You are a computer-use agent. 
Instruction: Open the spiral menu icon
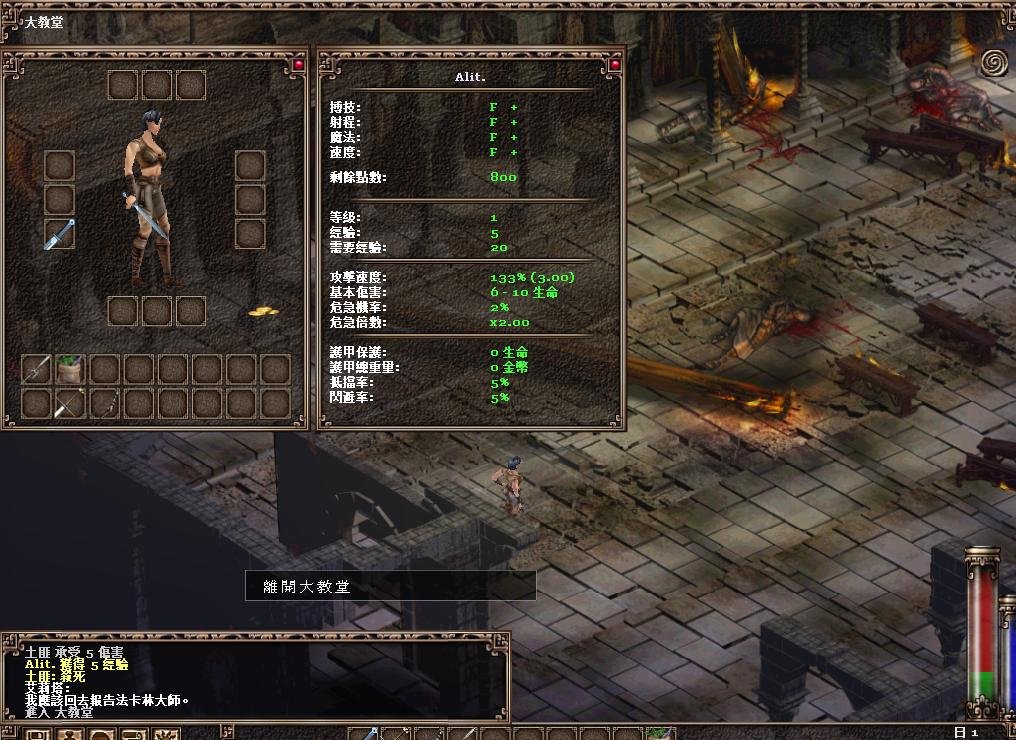(x=993, y=63)
